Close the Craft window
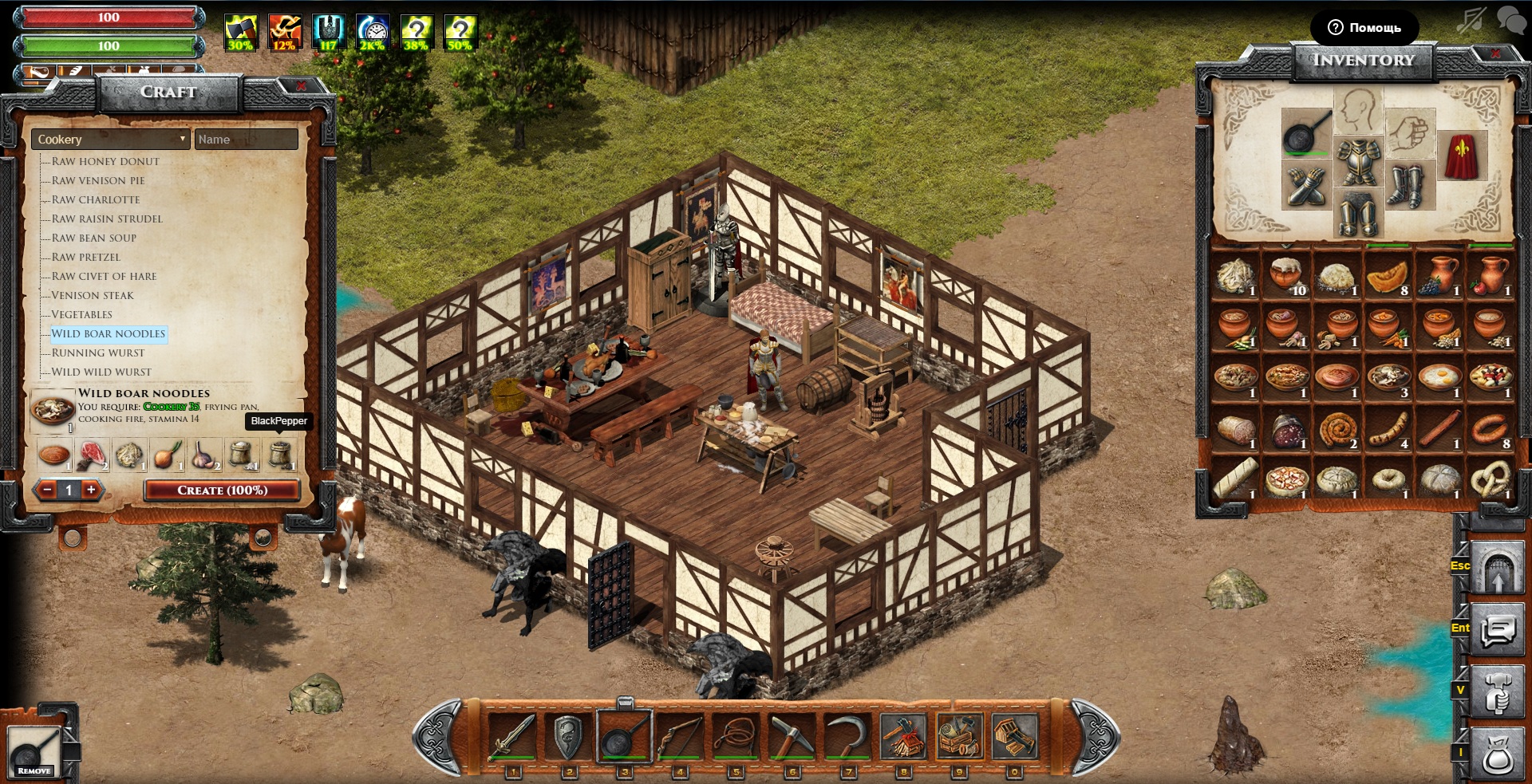This screenshot has width=1532, height=784. click(301, 86)
